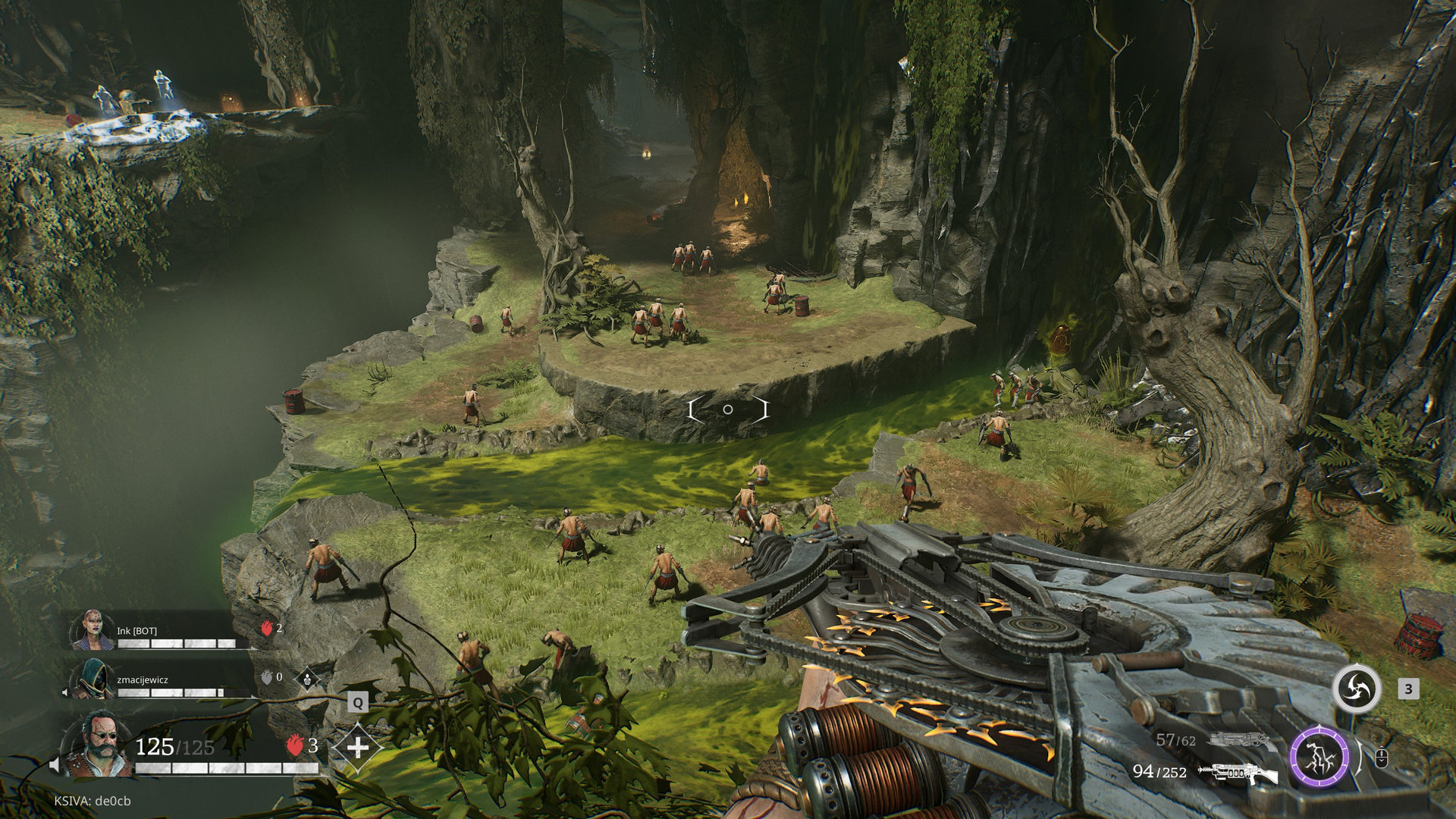Select the Ink [BOT] teammate portrait

[x=93, y=630]
